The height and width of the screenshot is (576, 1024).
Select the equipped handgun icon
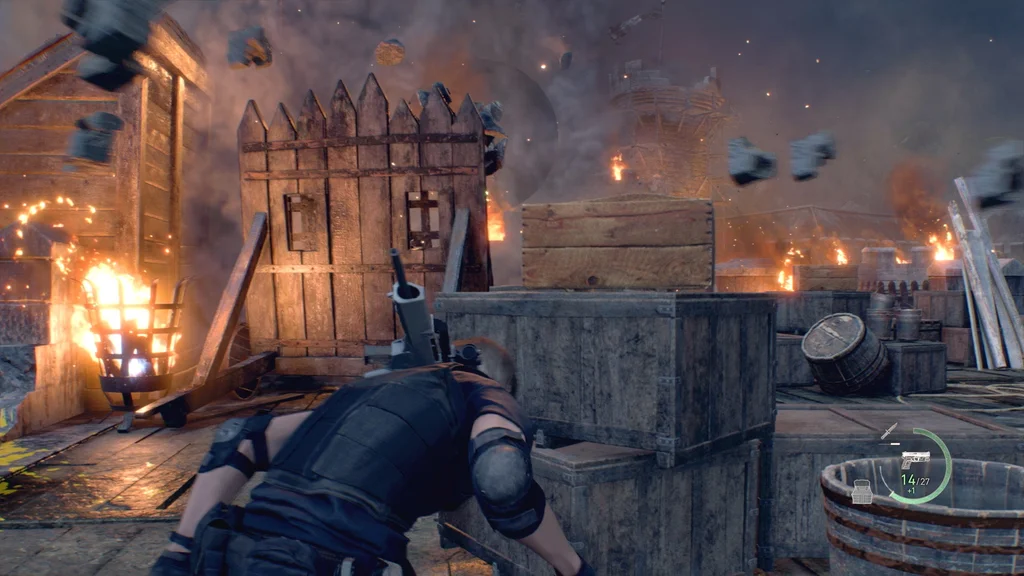click(x=914, y=460)
